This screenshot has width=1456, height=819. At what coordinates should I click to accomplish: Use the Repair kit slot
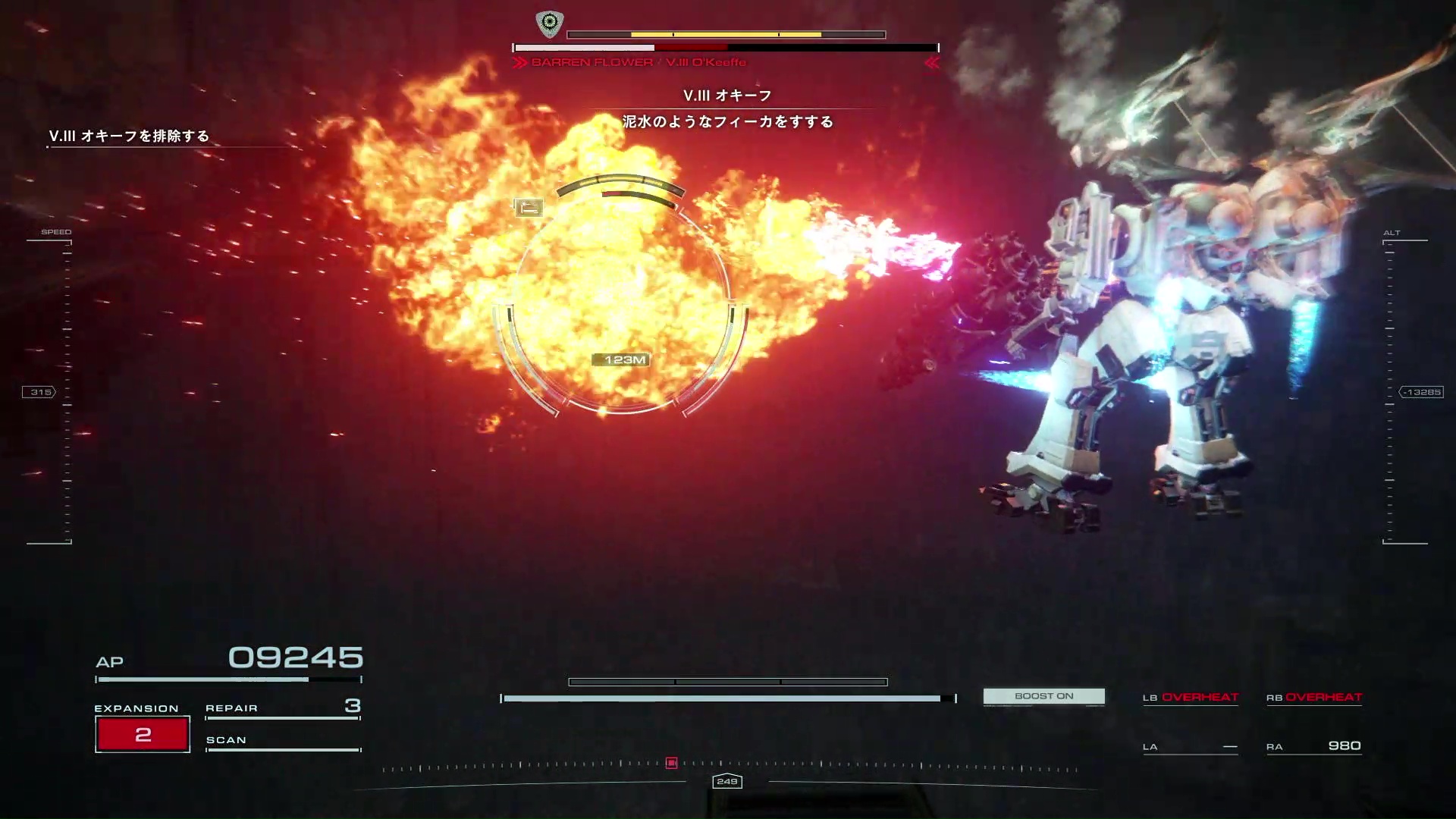coord(282,708)
